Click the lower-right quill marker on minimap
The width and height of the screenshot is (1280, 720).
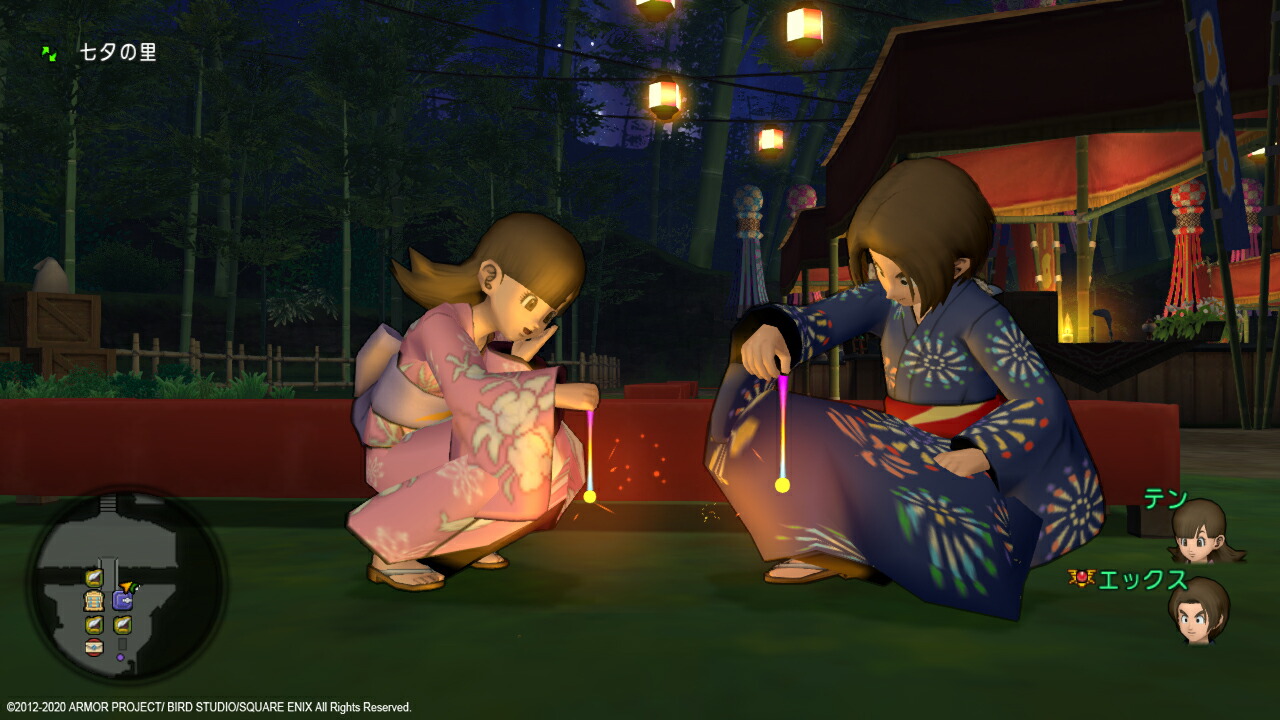click(x=122, y=624)
